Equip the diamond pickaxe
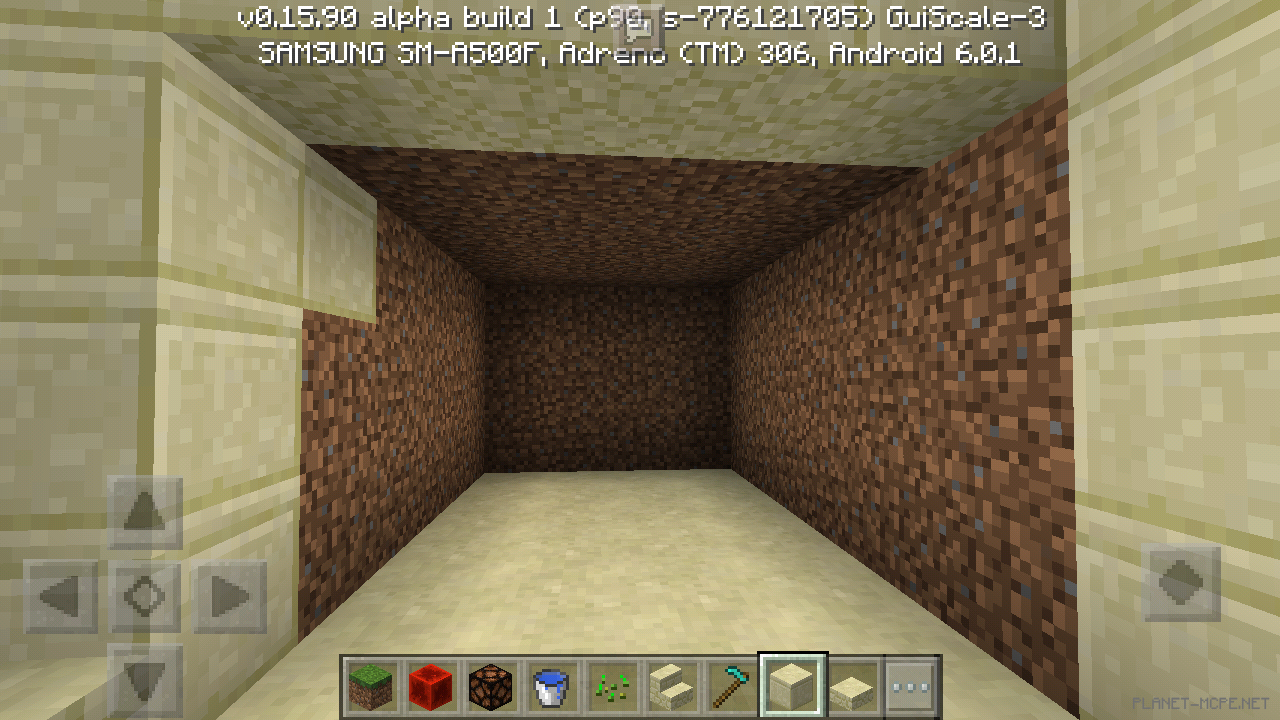The height and width of the screenshot is (720, 1280). (731, 687)
